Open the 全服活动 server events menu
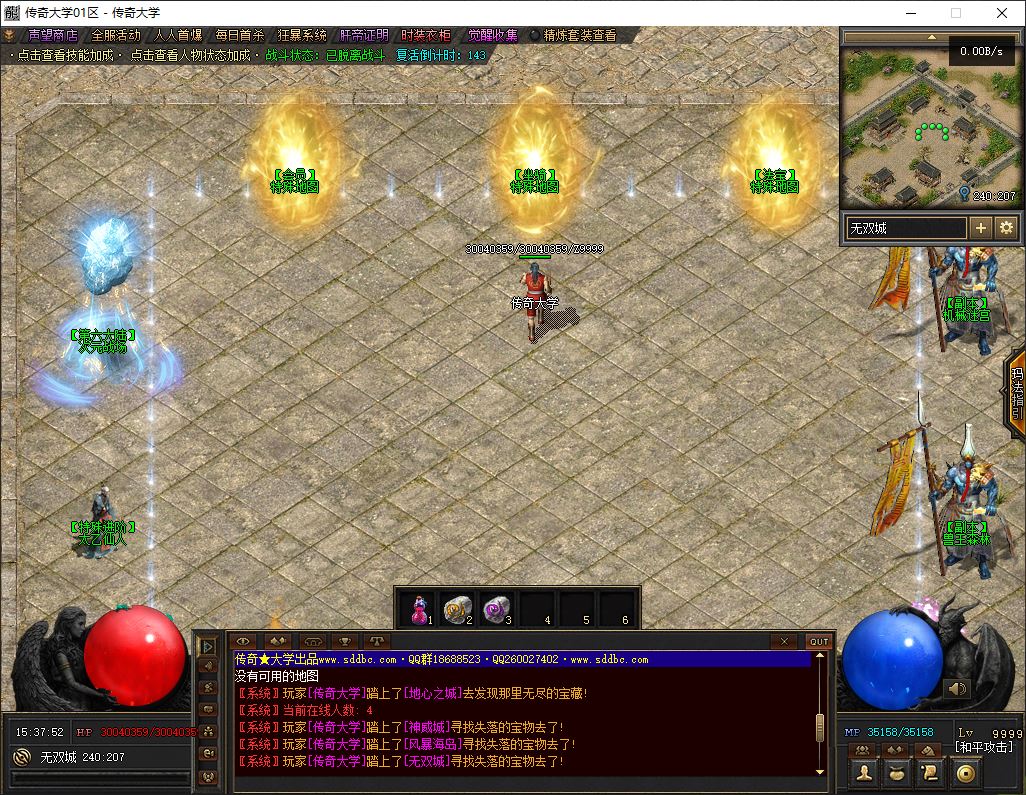The image size is (1026, 795). (116, 35)
